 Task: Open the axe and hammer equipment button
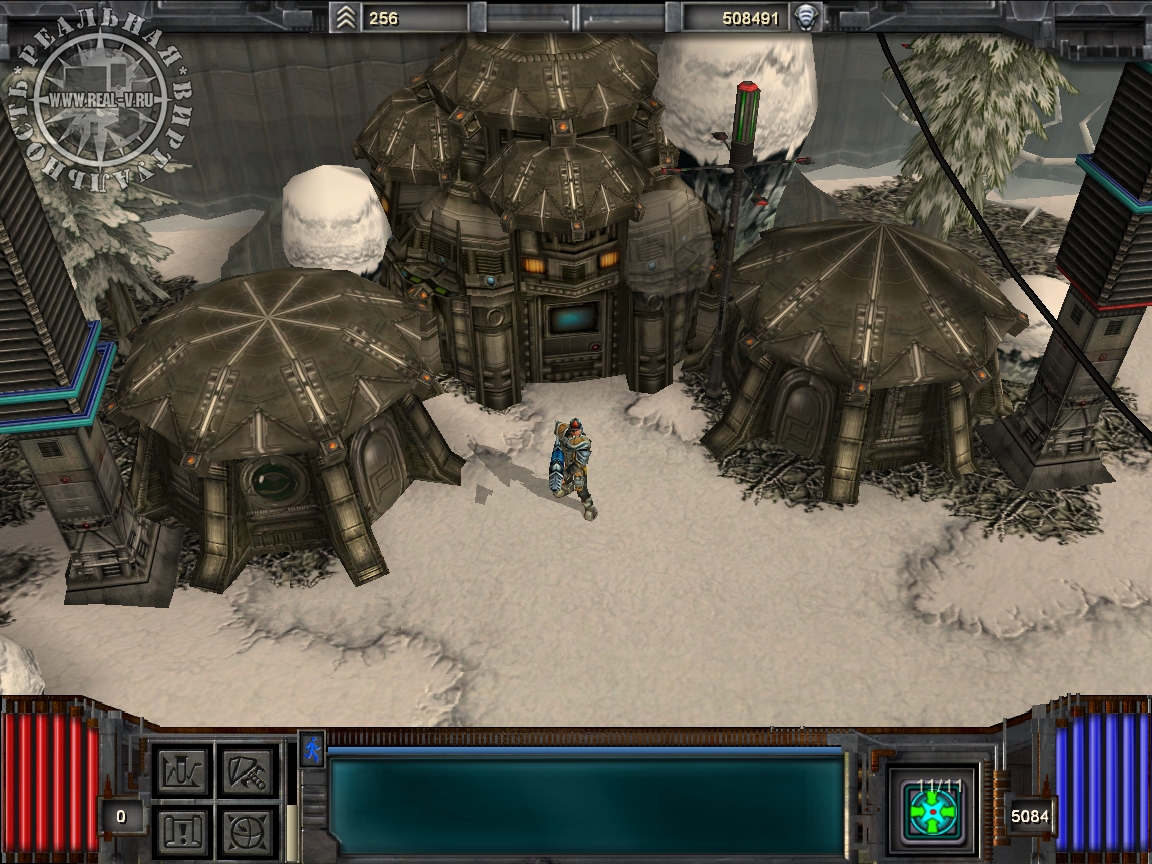pos(246,771)
